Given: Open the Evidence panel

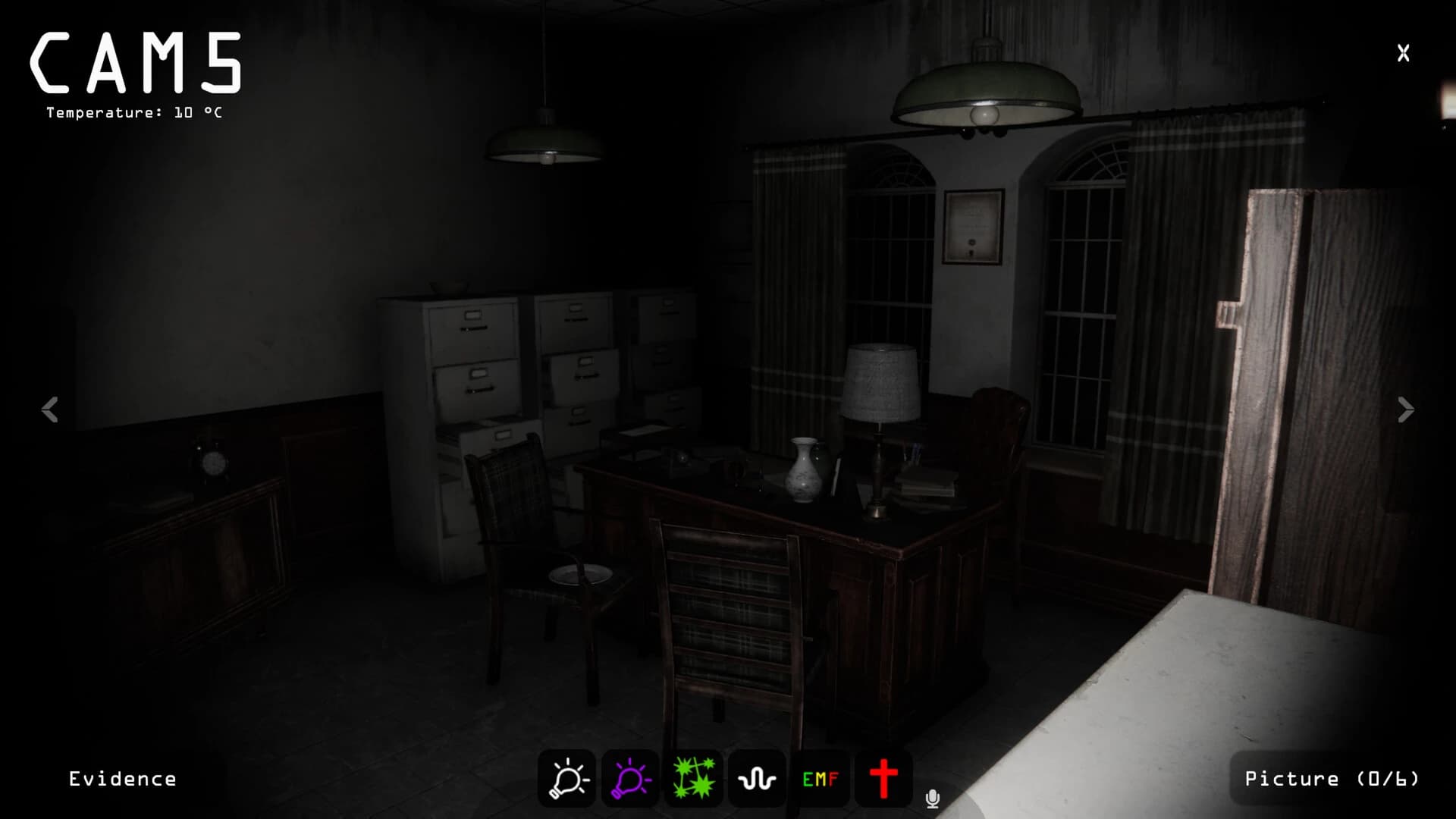Looking at the screenshot, I should point(123,778).
